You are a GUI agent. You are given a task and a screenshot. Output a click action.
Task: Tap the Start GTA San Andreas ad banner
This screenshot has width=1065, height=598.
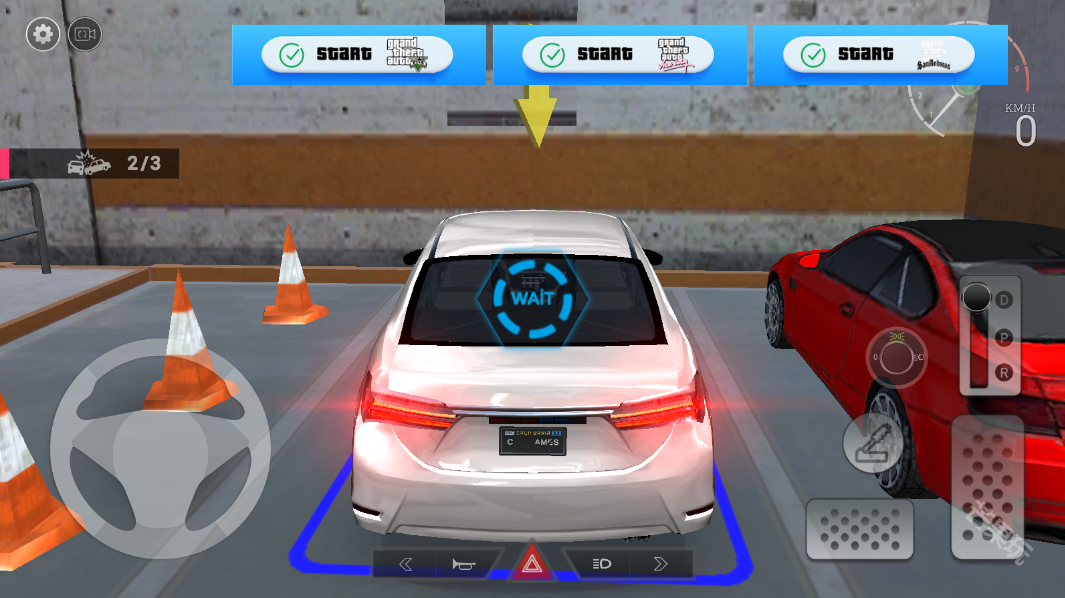coord(879,54)
